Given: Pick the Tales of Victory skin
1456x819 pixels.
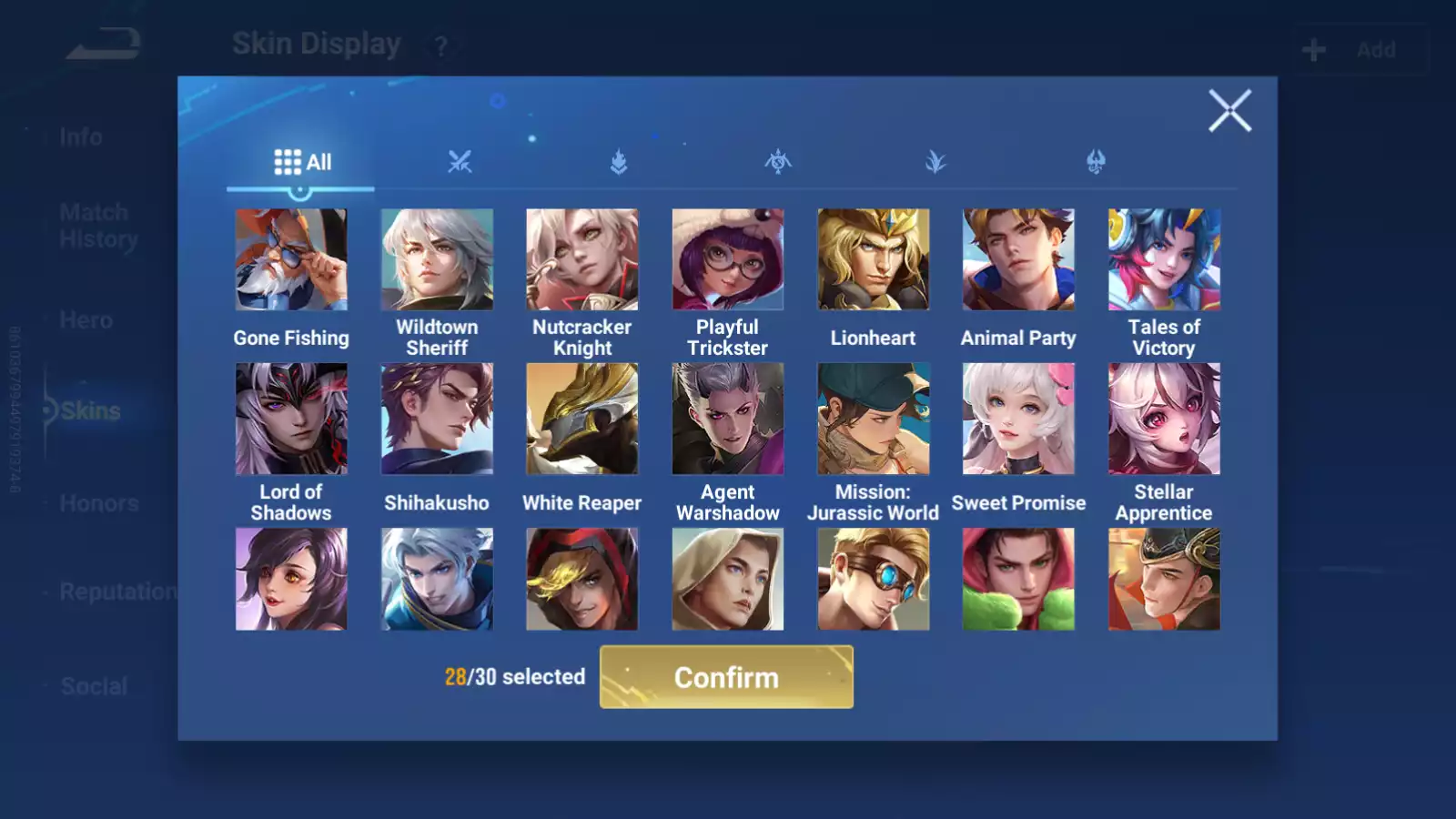Looking at the screenshot, I should click(x=1164, y=260).
